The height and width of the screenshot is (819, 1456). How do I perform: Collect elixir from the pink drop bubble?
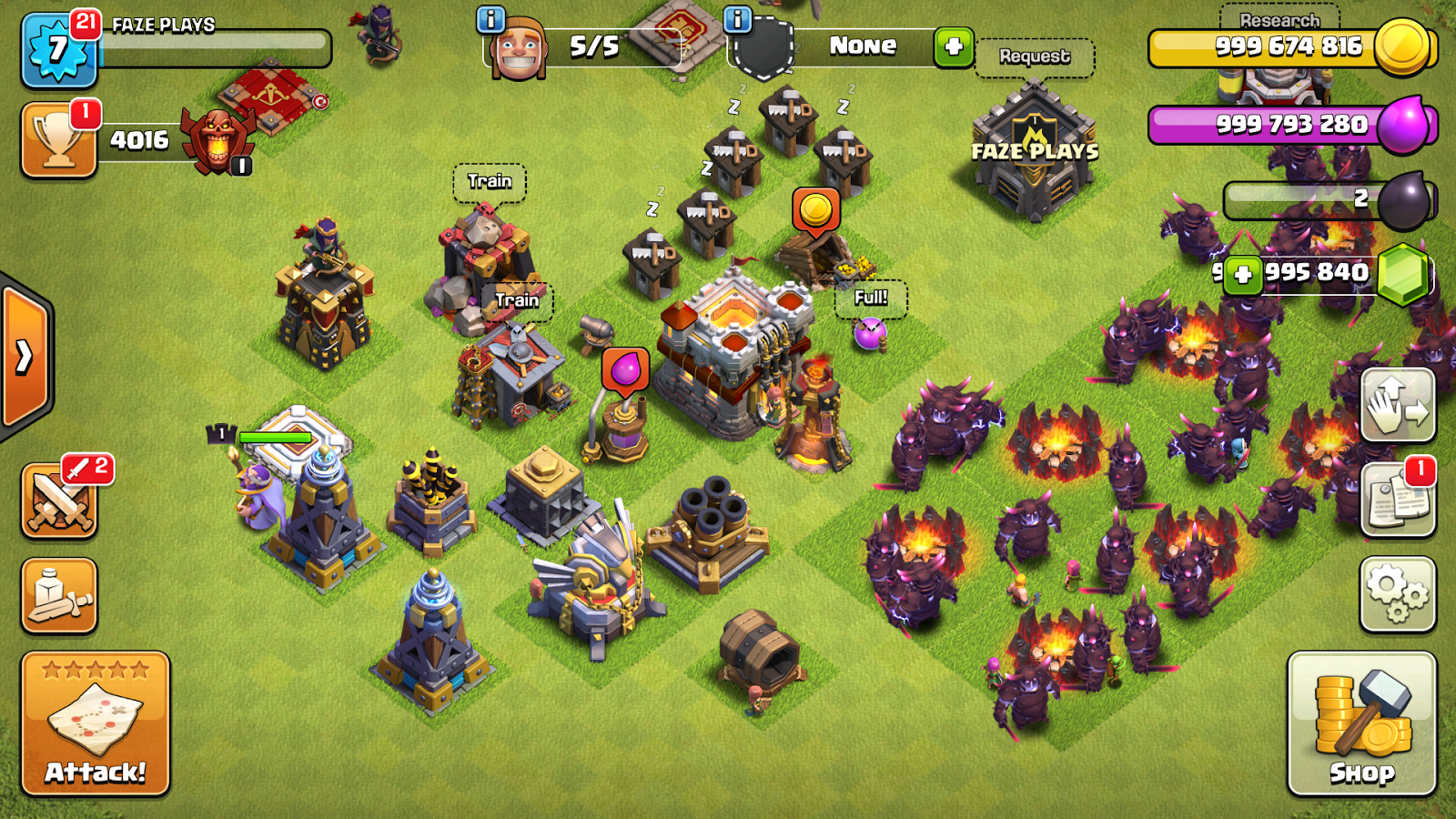click(x=625, y=370)
